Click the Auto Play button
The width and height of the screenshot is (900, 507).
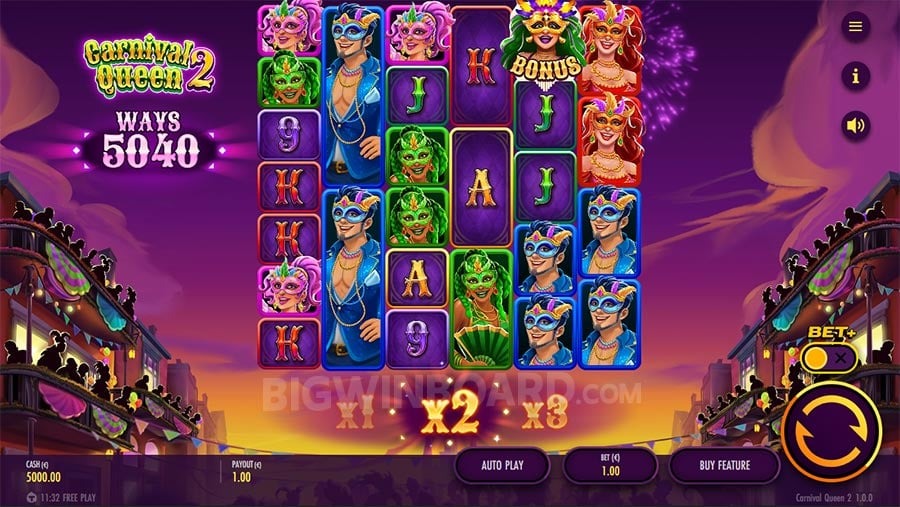pyautogui.click(x=503, y=465)
